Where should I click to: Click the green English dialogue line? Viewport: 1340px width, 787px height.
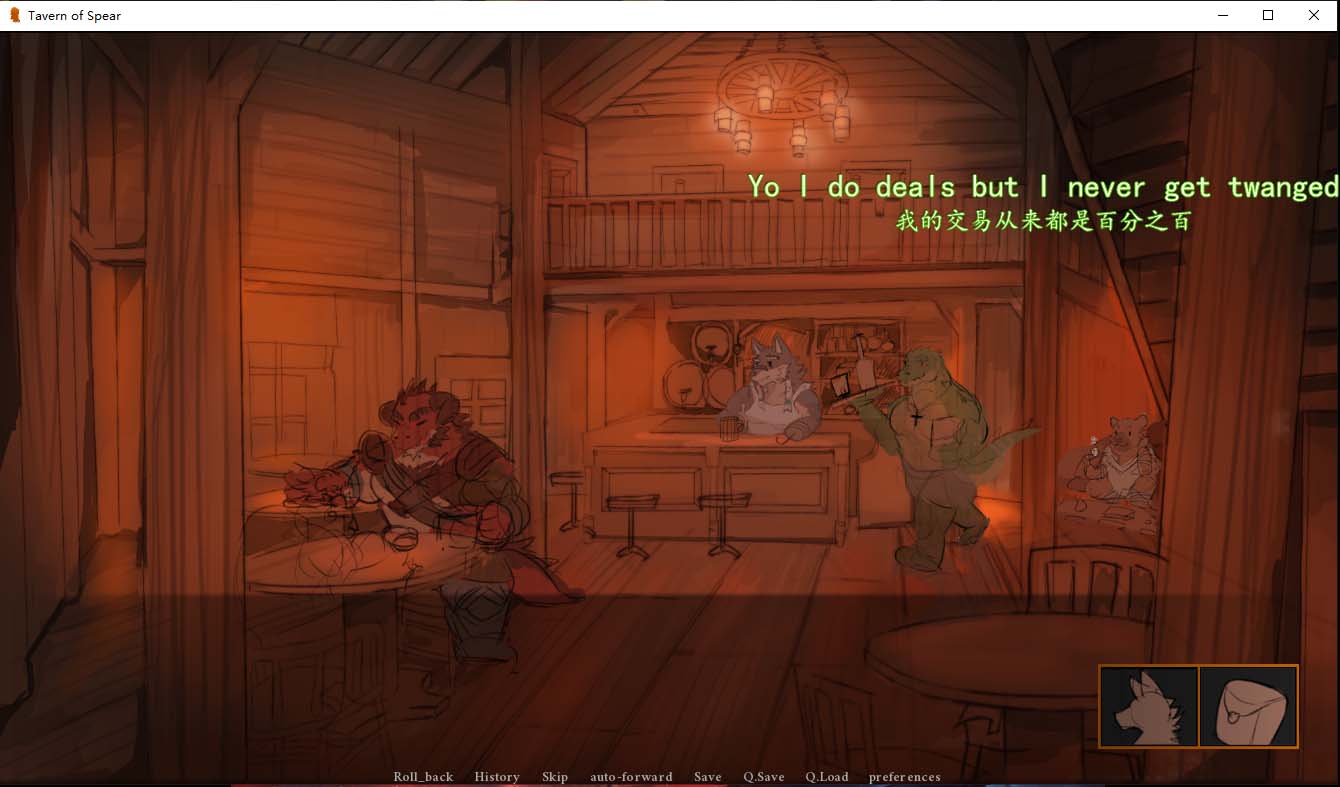[1040, 186]
